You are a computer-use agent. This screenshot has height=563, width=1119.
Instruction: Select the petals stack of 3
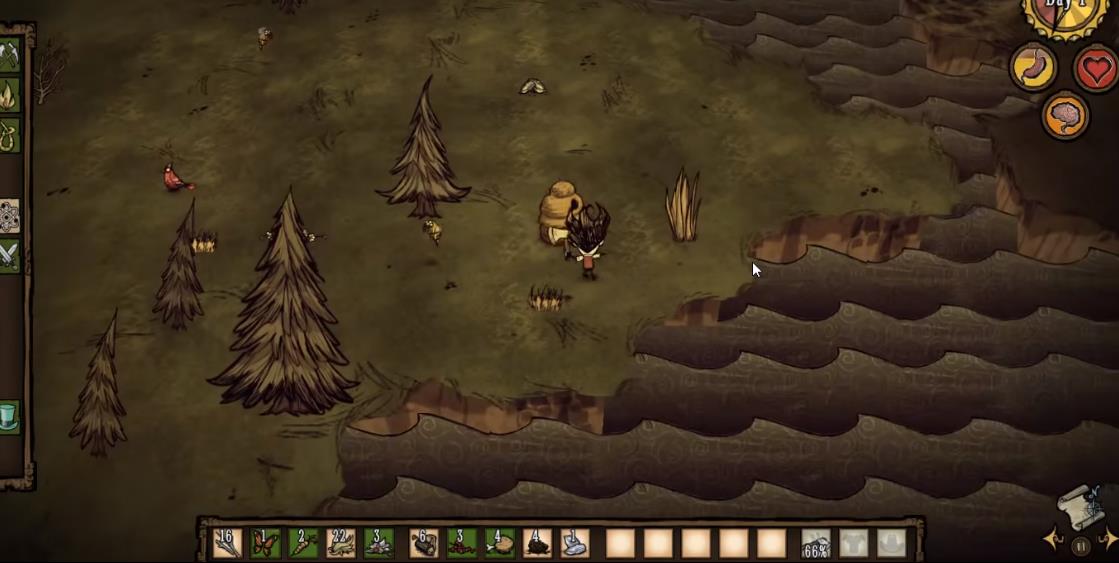point(379,543)
